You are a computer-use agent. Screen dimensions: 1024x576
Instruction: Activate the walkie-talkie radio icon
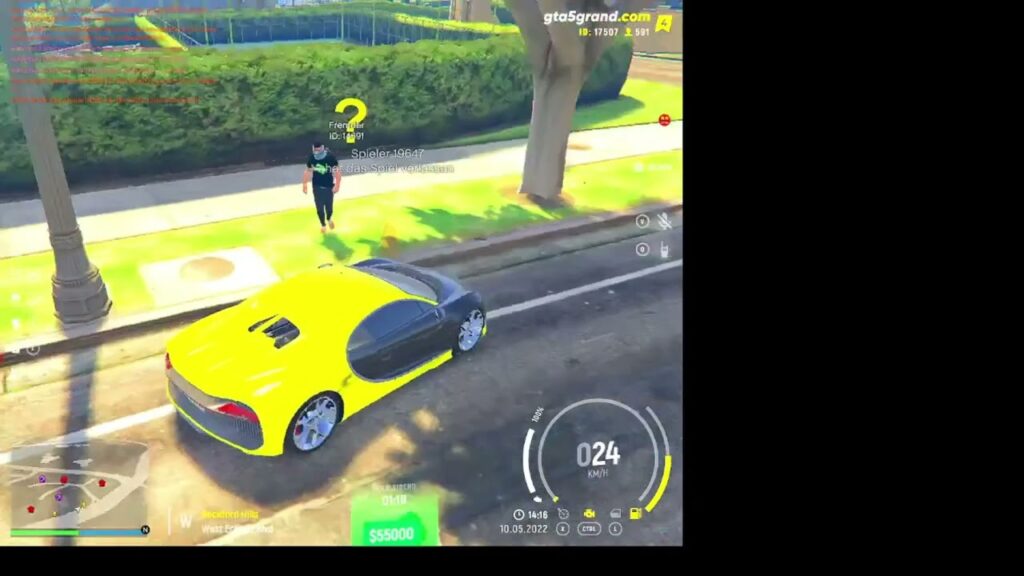coord(664,250)
